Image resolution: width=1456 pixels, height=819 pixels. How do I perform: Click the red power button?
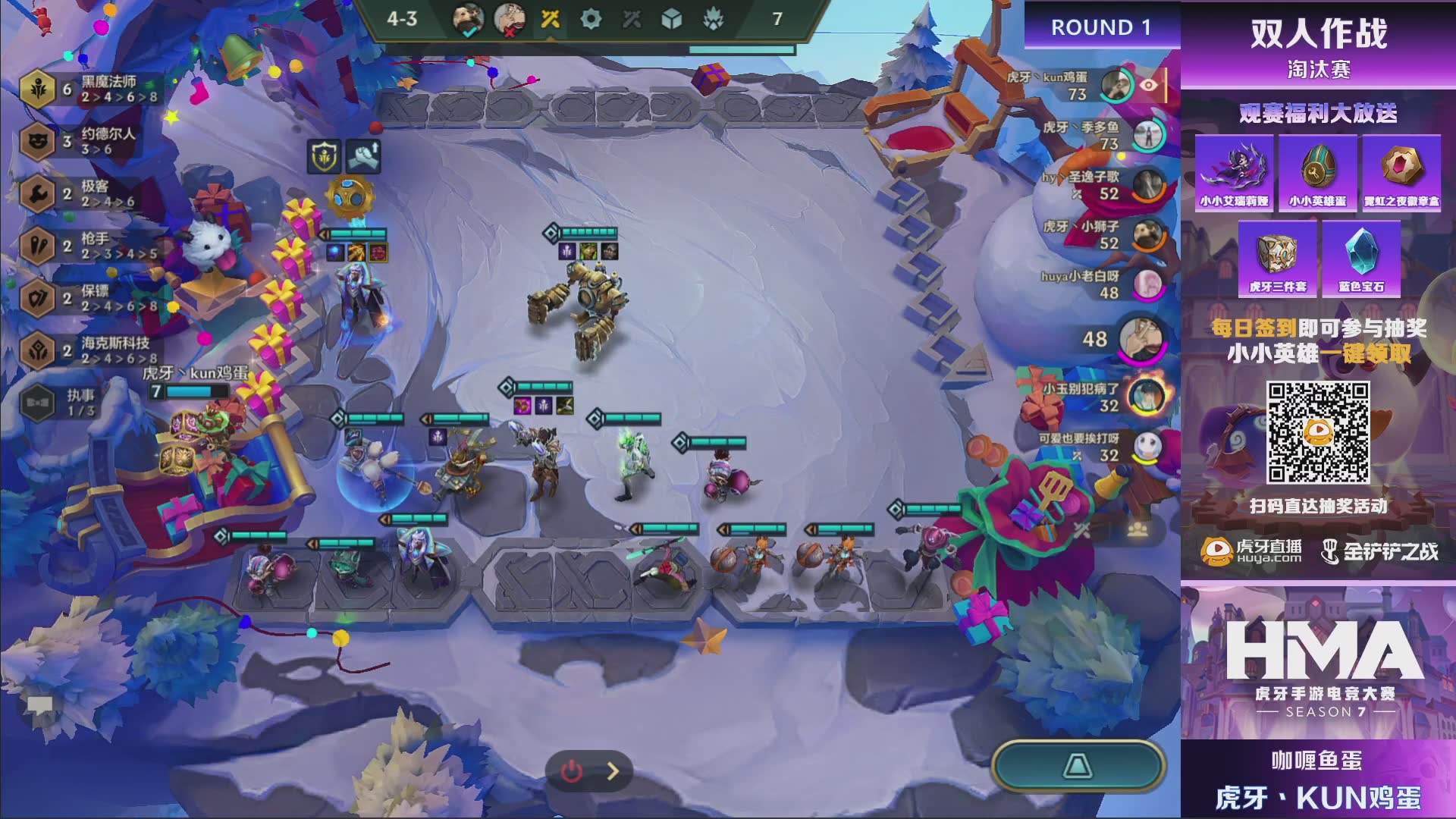click(571, 771)
